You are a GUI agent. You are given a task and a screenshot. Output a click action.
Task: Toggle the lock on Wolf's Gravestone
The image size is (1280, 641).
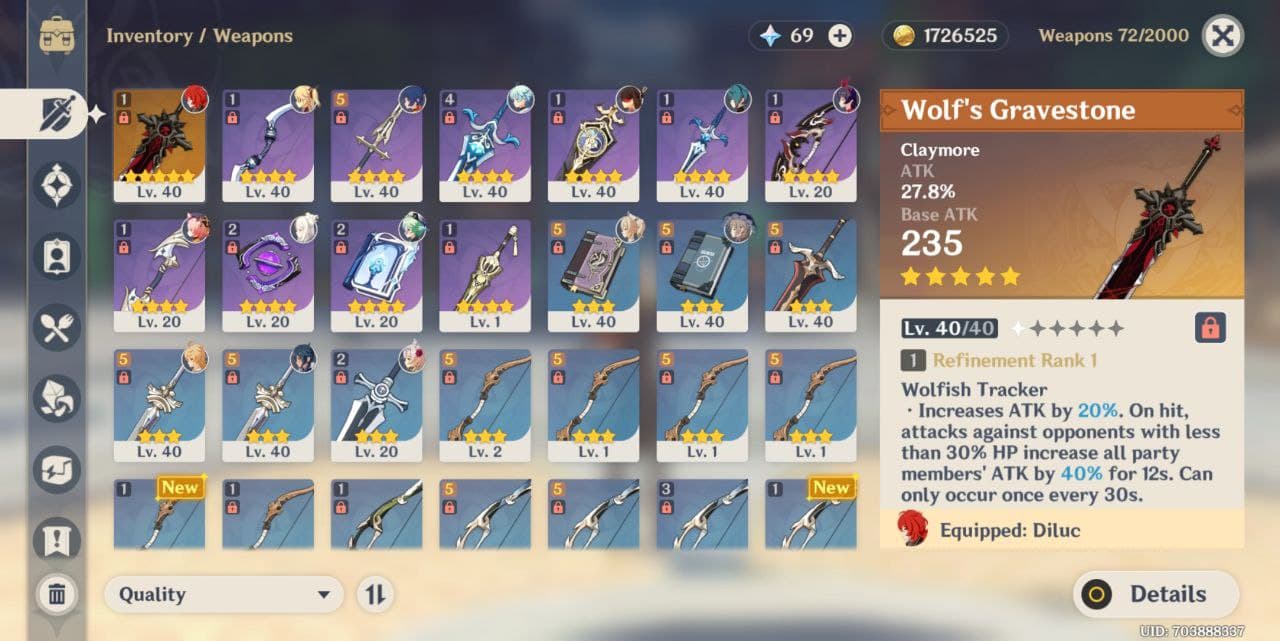tap(1210, 328)
